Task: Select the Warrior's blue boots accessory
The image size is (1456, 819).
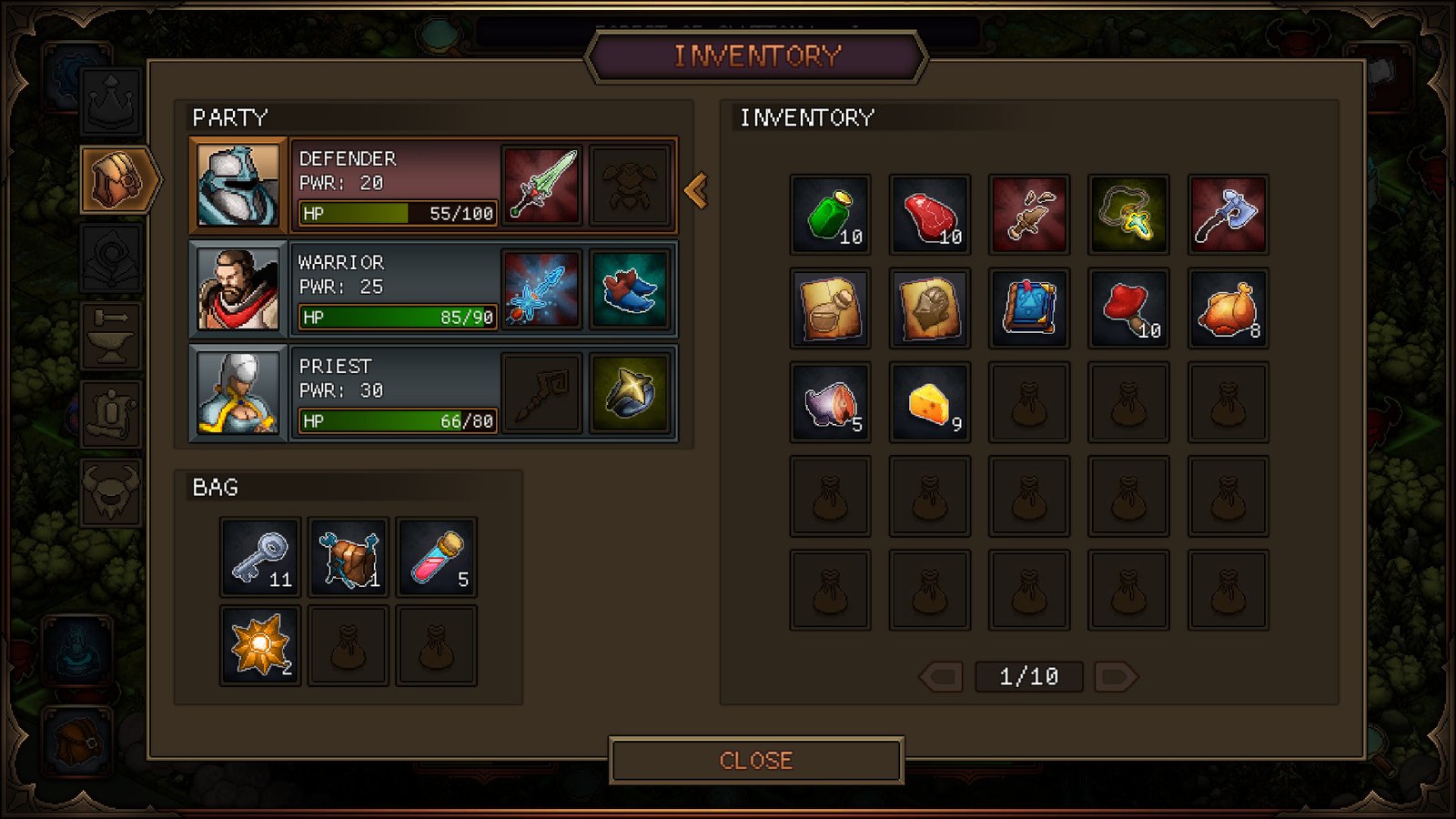Action: tap(629, 289)
